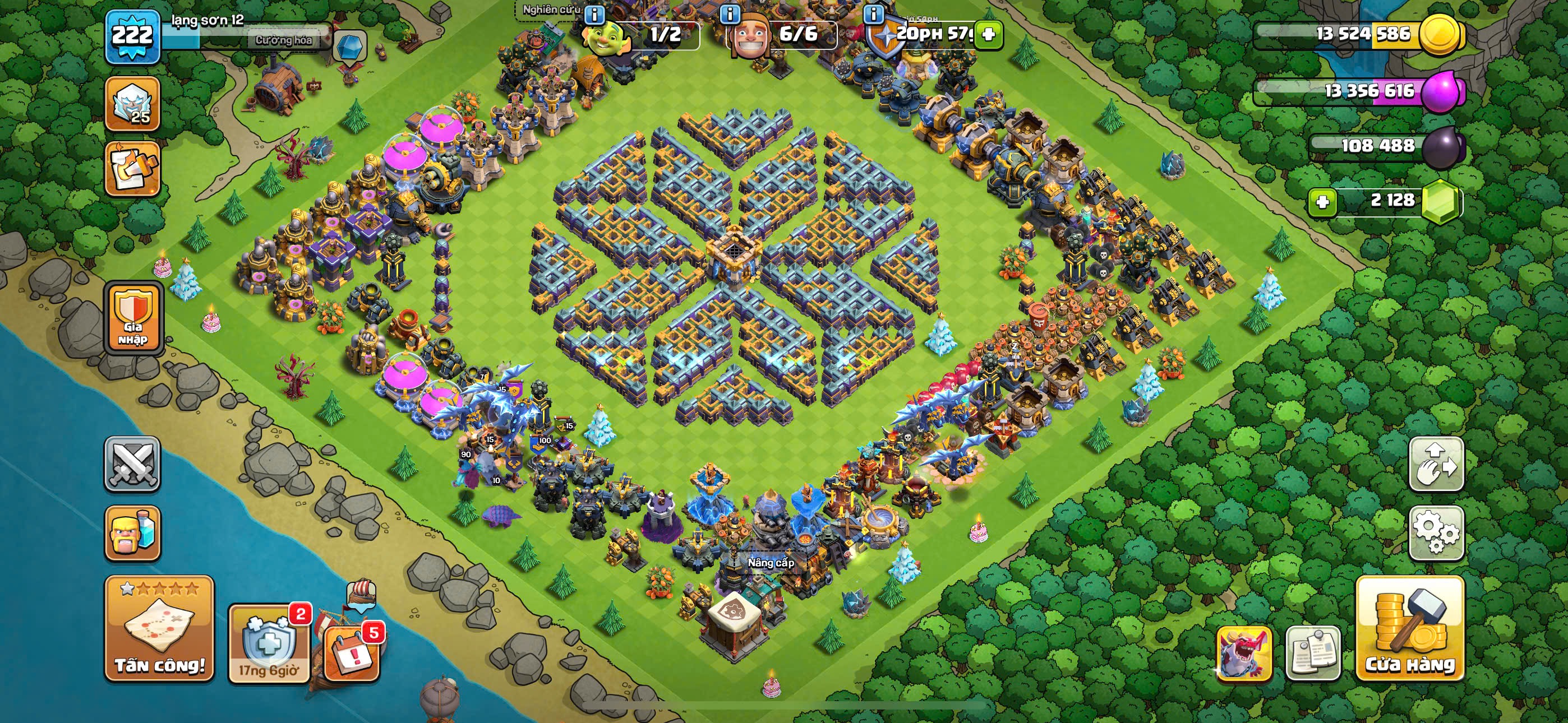
Task: Show goblin builder info above 1/2 counter
Action: (594, 13)
